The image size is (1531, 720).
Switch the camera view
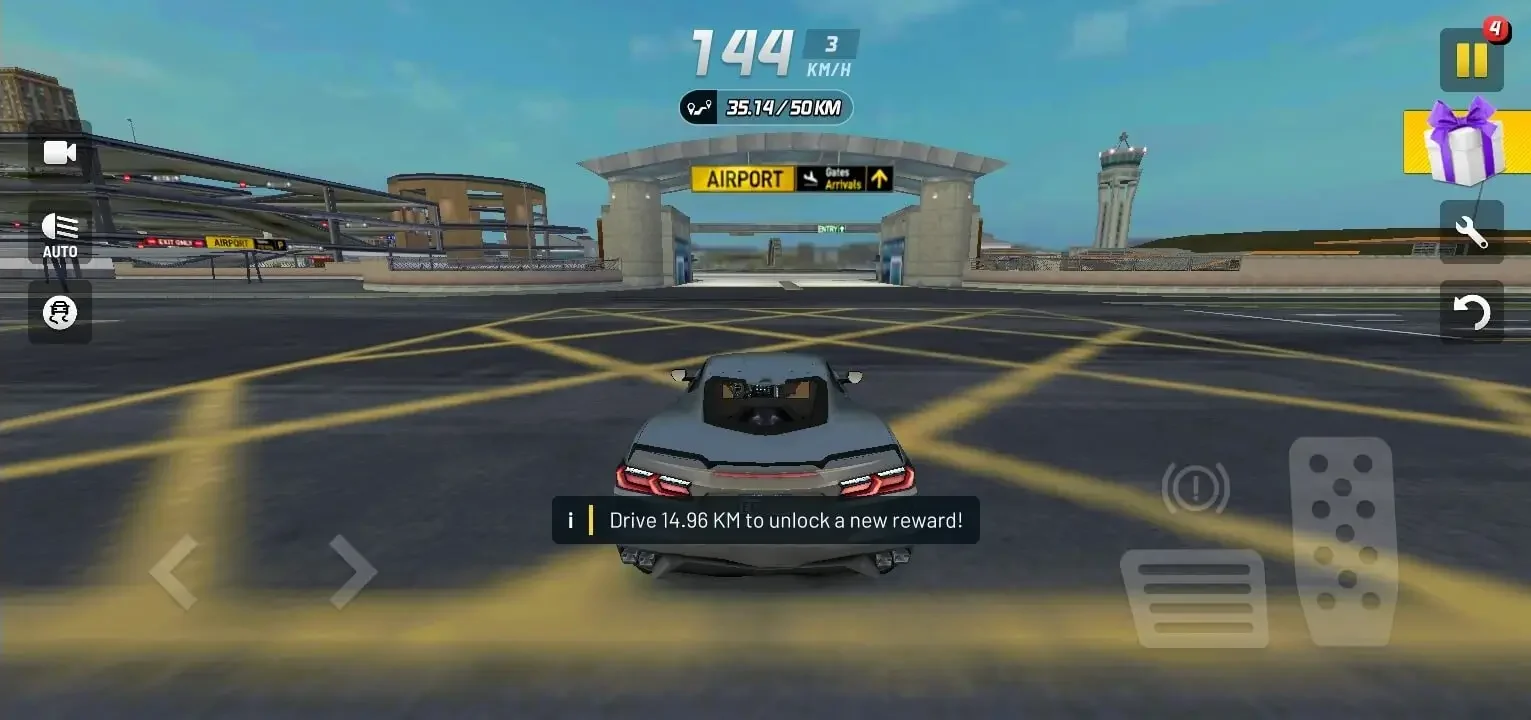point(59,152)
